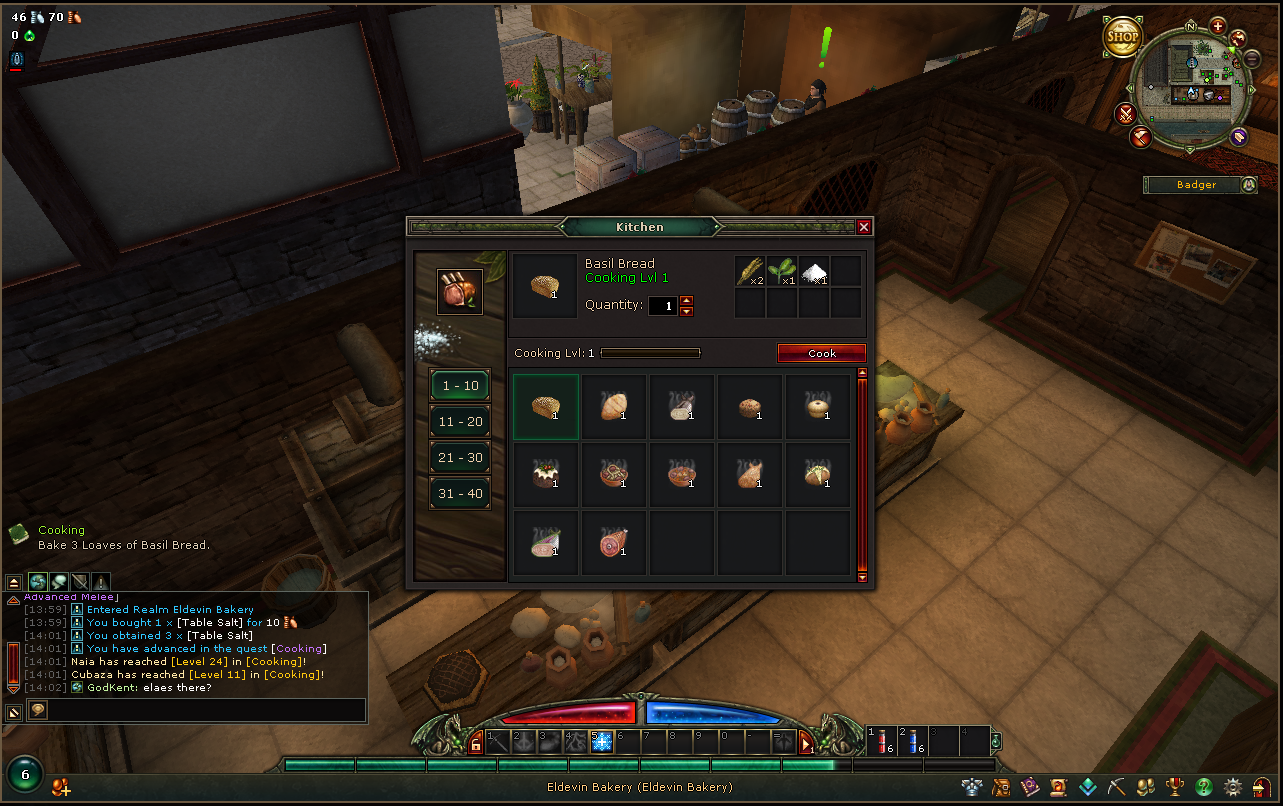Open the settings gear icon

(x=1233, y=787)
